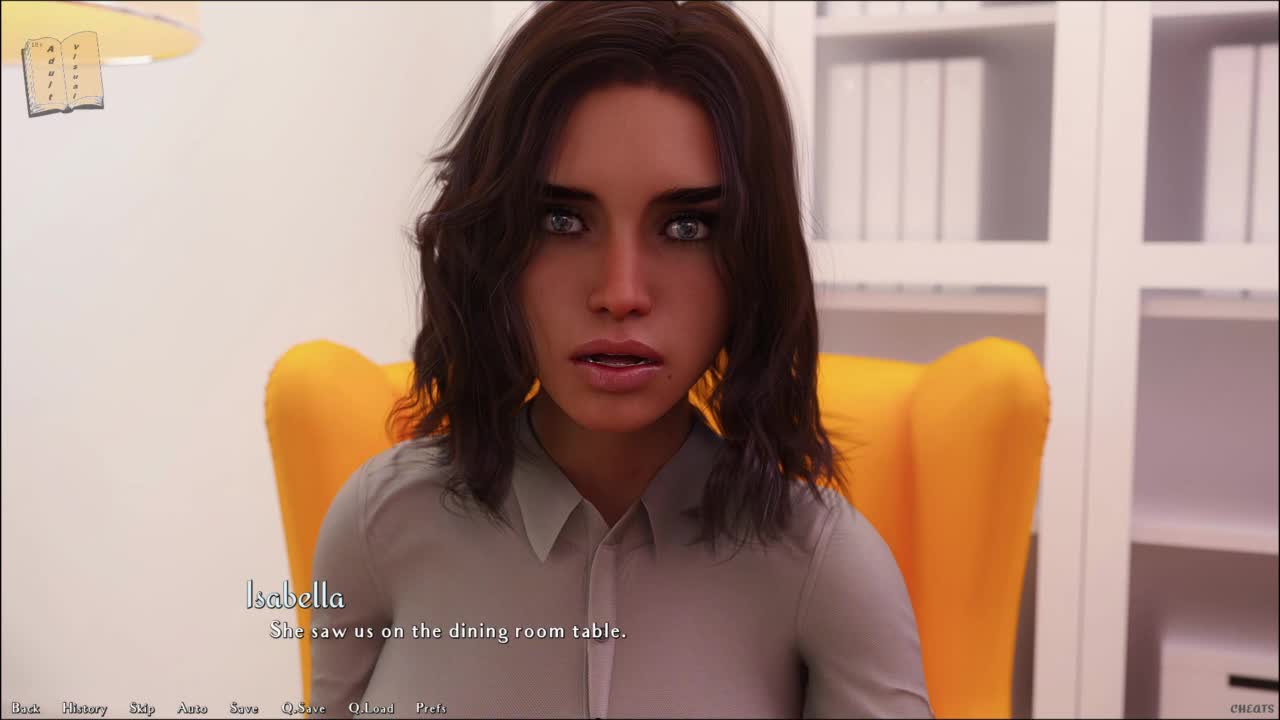Open the CHEATS menu
The width and height of the screenshot is (1280, 720).
[x=1252, y=709]
